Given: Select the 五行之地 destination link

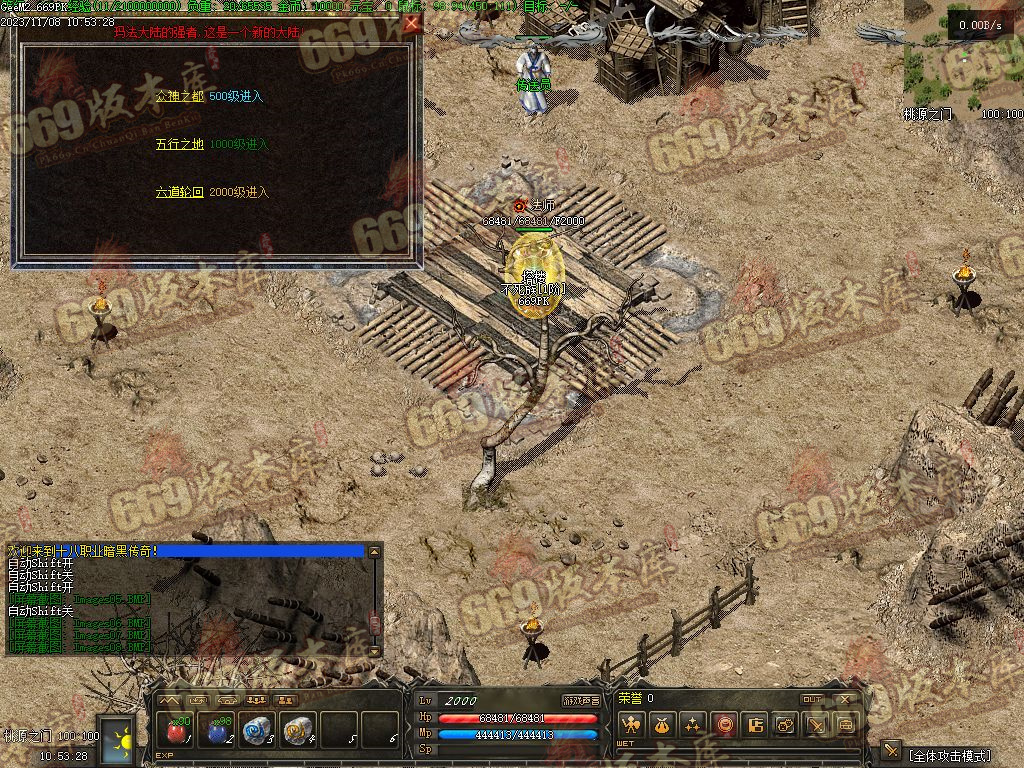Looking at the screenshot, I should [x=179, y=144].
